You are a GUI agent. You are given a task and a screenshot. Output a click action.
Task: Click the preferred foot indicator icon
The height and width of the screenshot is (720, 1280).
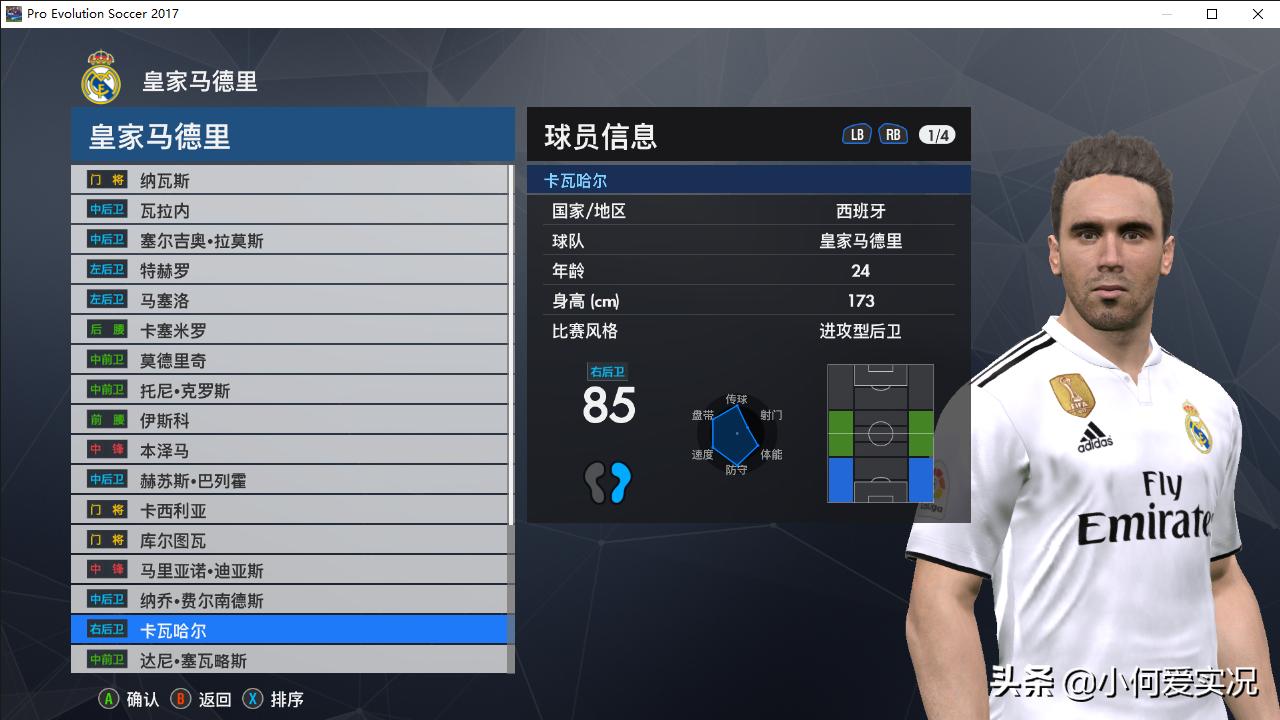[608, 483]
